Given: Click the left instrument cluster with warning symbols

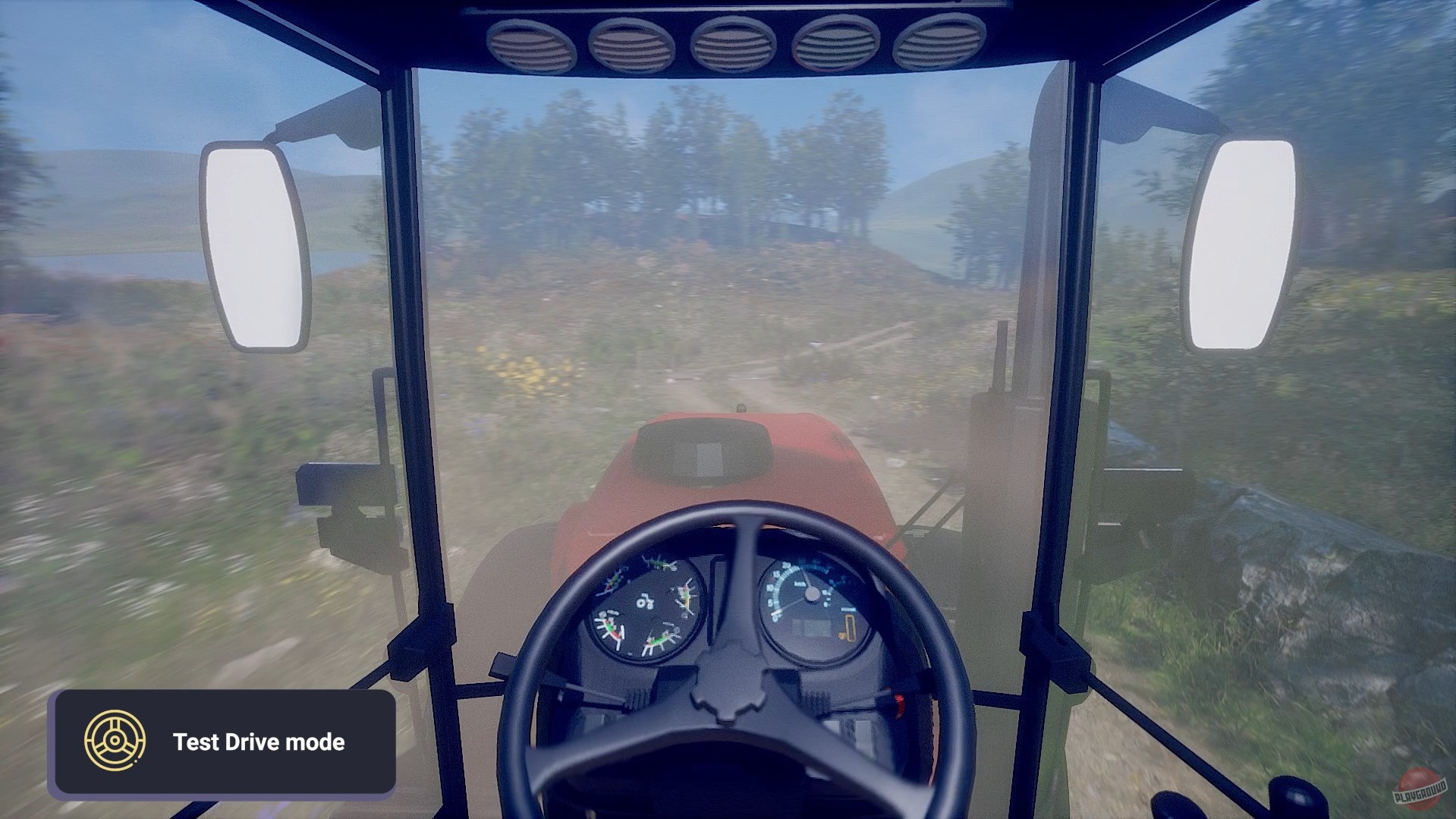Looking at the screenshot, I should [646, 608].
